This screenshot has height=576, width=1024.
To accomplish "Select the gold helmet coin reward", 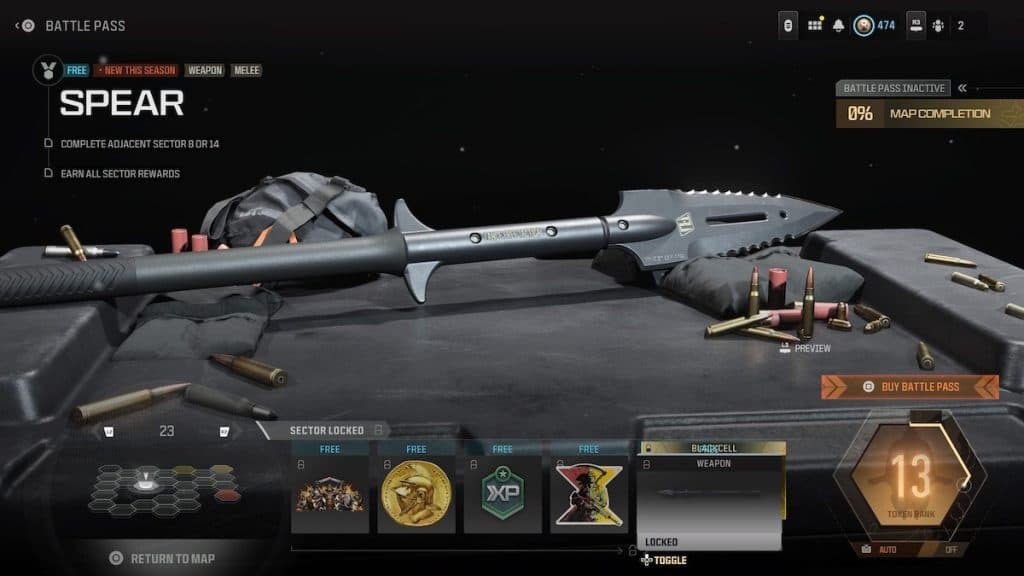I will (x=416, y=495).
